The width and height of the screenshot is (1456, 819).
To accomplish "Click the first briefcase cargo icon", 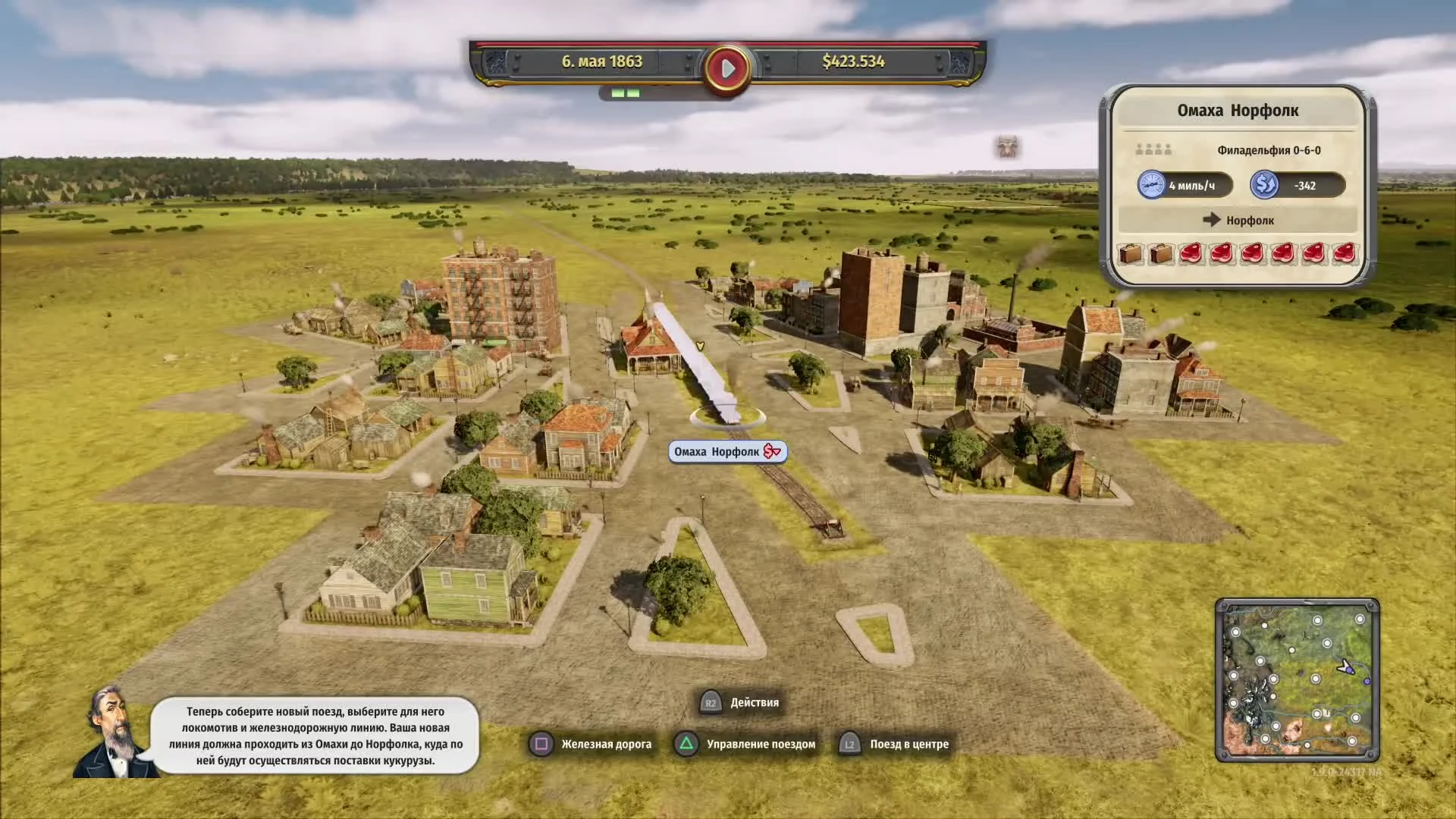I will pos(1129,254).
